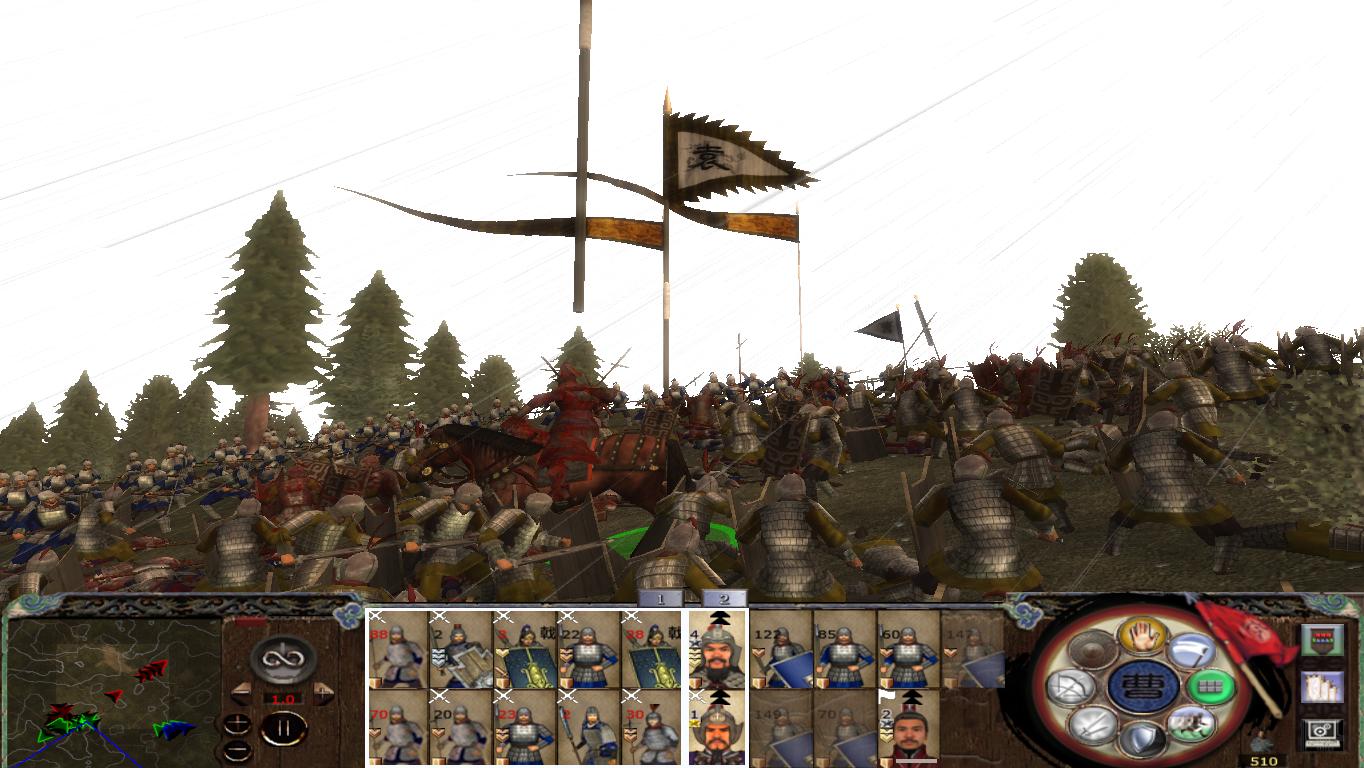
Task: Click the bottom icon of the right side panel
Action: tap(1321, 729)
